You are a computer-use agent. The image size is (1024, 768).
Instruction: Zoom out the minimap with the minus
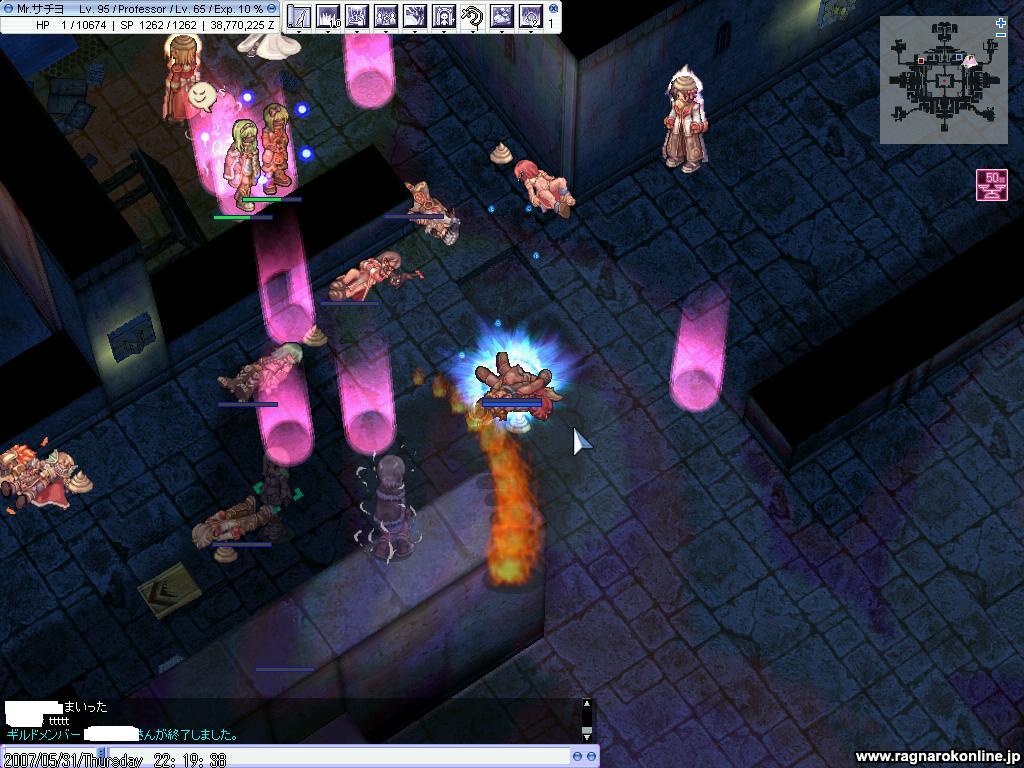(1001, 35)
